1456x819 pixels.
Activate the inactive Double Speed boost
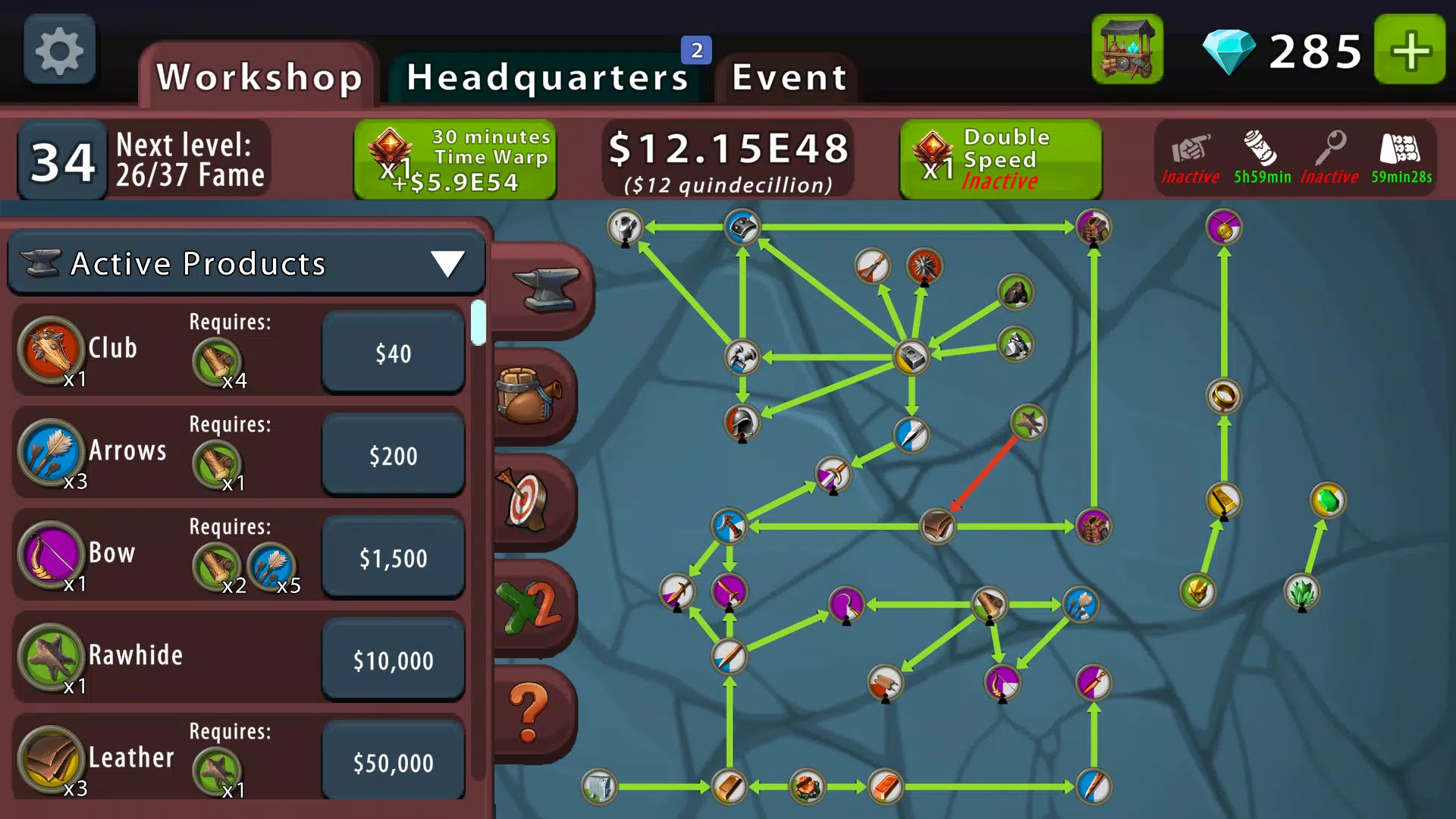pos(999,158)
